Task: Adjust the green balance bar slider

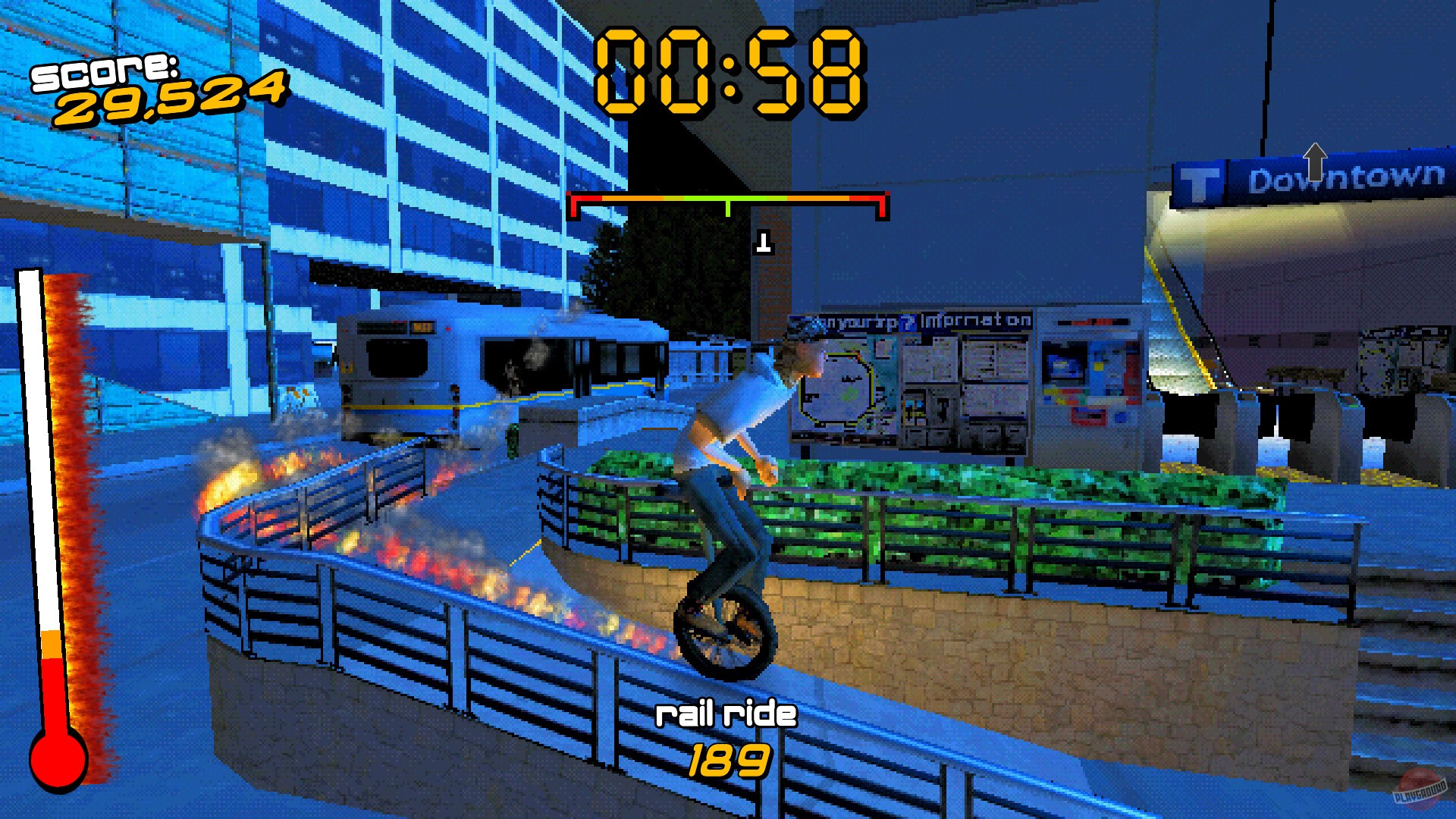Action: pos(728,199)
